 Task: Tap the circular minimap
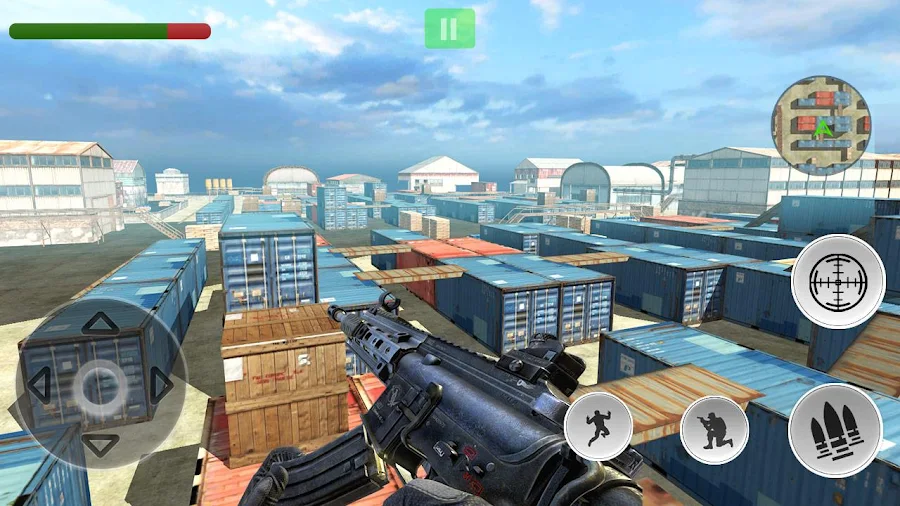[820, 125]
